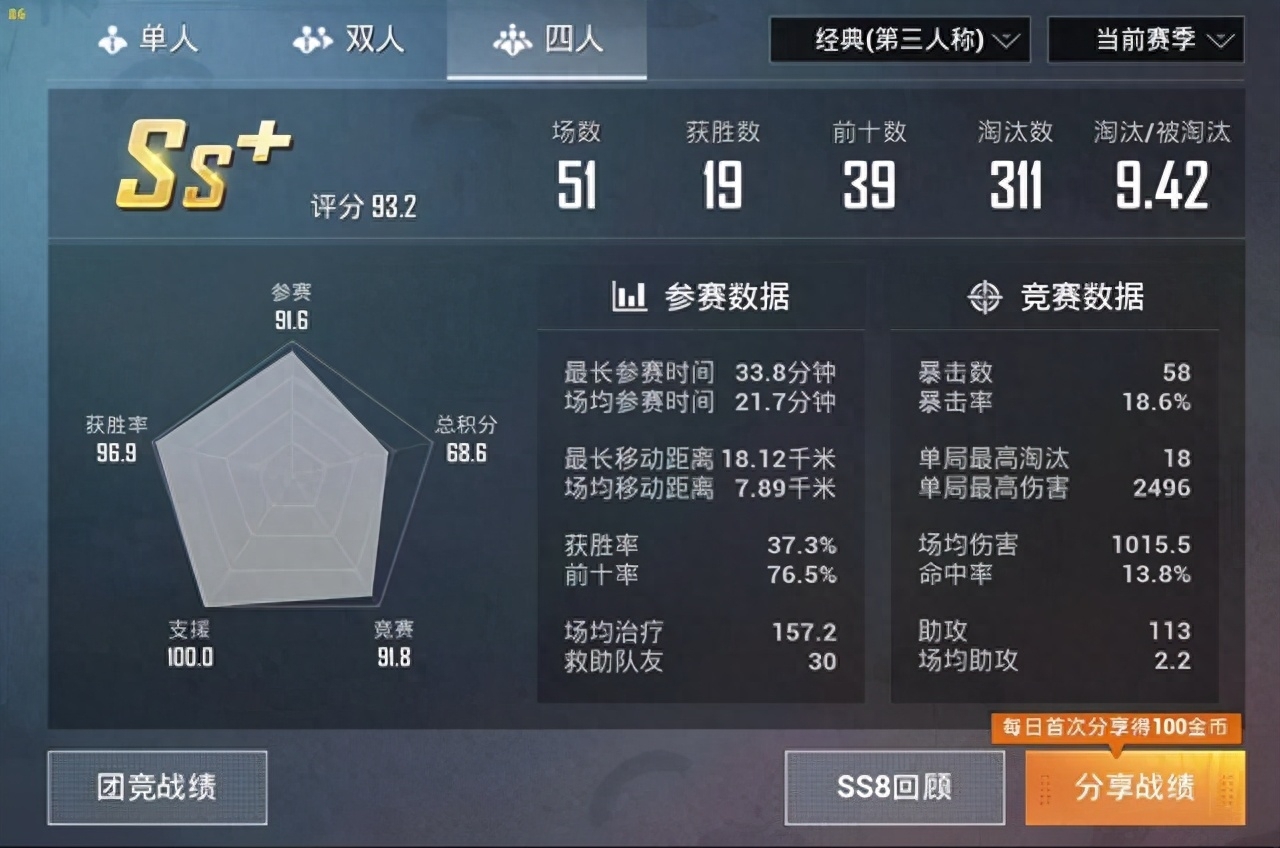
Task: Switch to the 双人 tab
Action: pyautogui.click(x=350, y=39)
